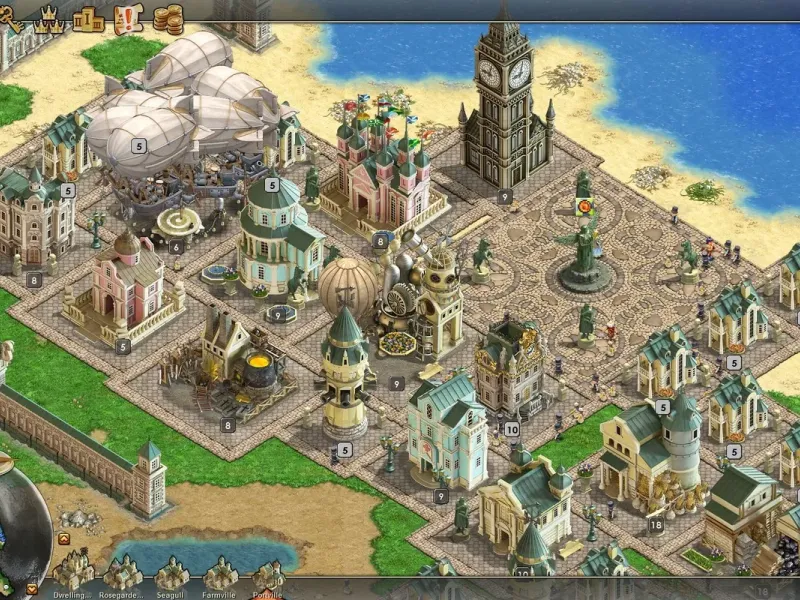The image size is (800, 600).
Task: Click the orange down-arrow below the minimap
Action: [32, 588]
